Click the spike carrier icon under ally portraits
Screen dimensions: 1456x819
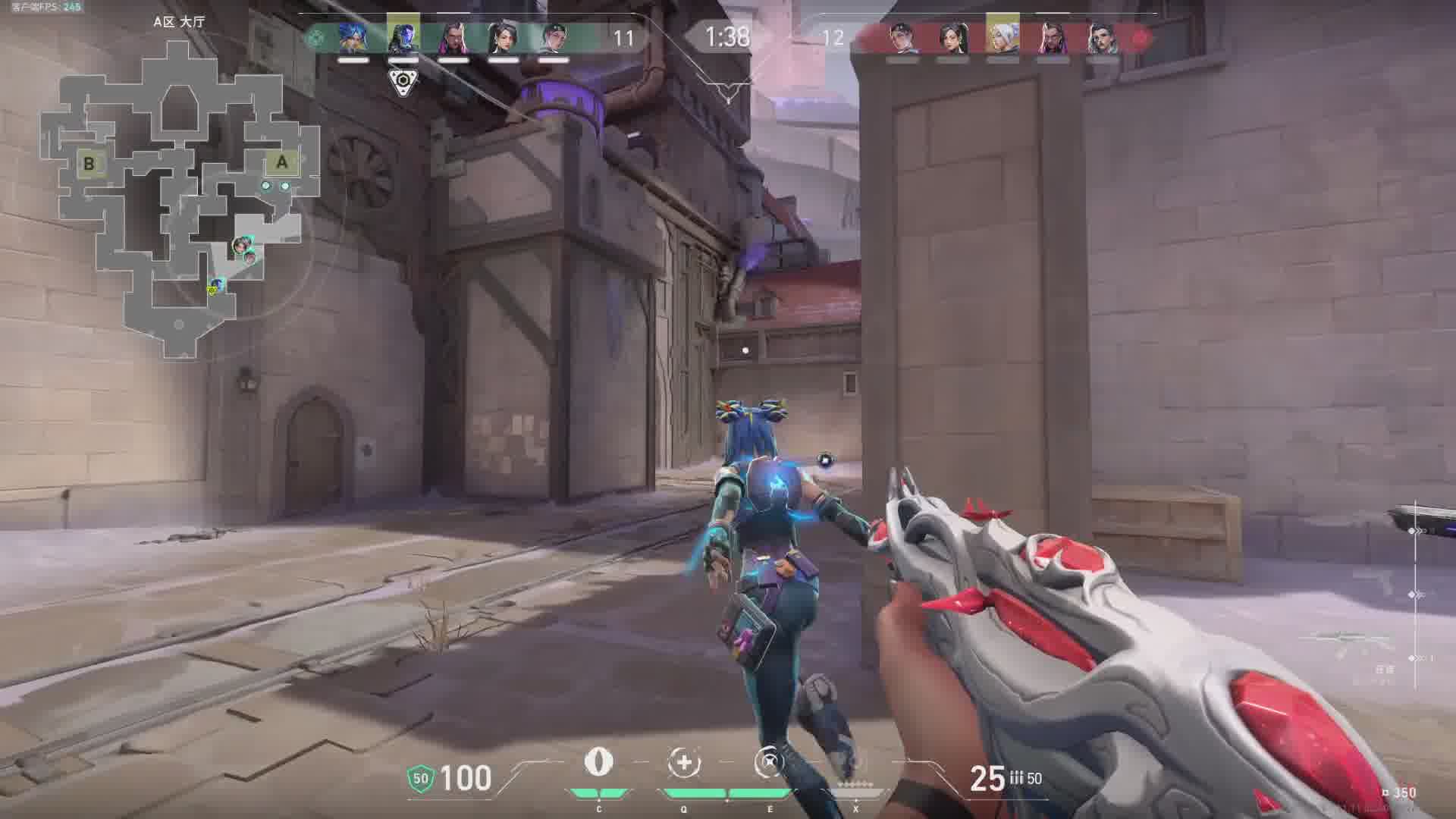pos(403,81)
